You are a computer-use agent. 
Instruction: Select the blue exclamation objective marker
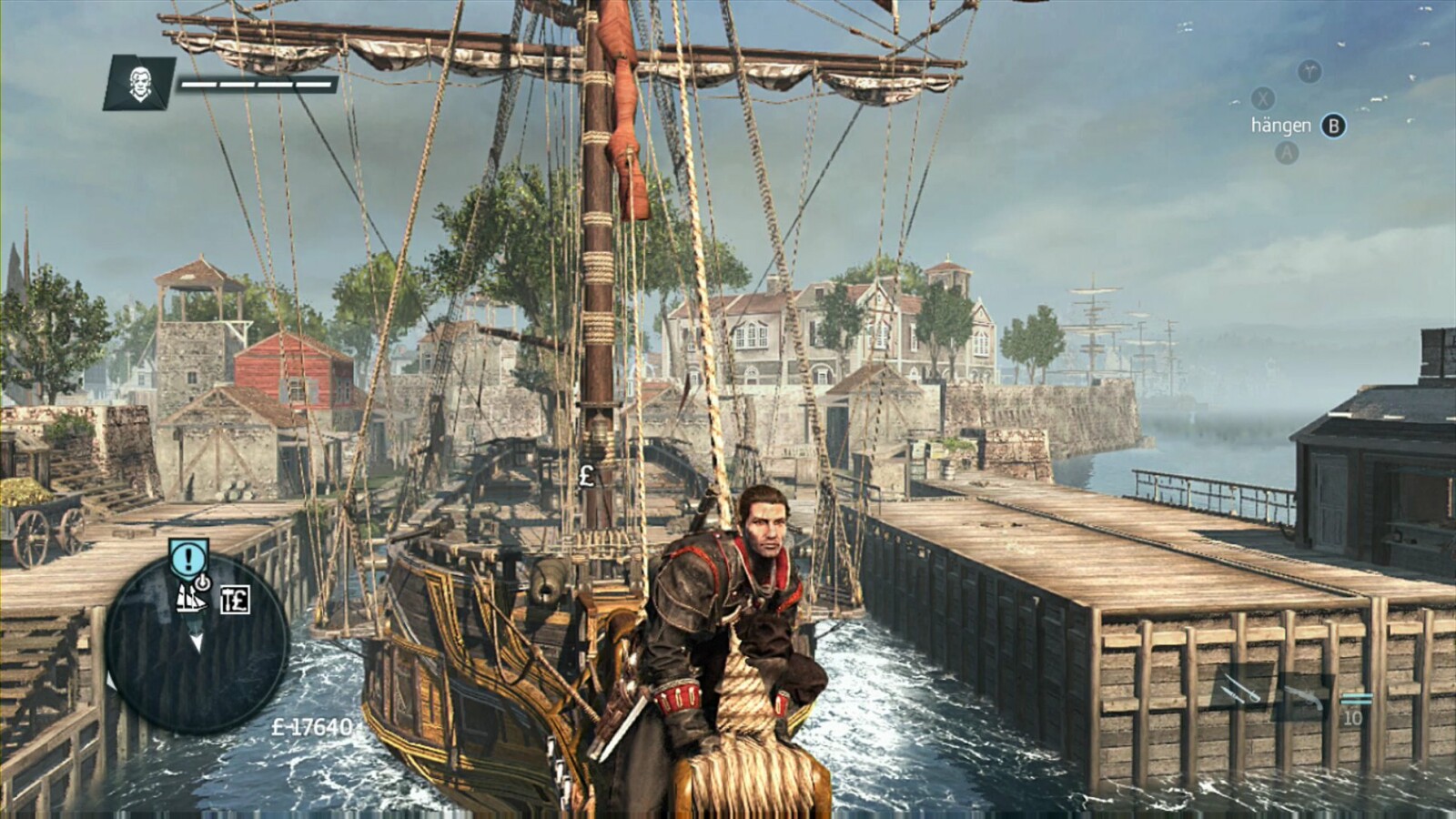coord(188,557)
